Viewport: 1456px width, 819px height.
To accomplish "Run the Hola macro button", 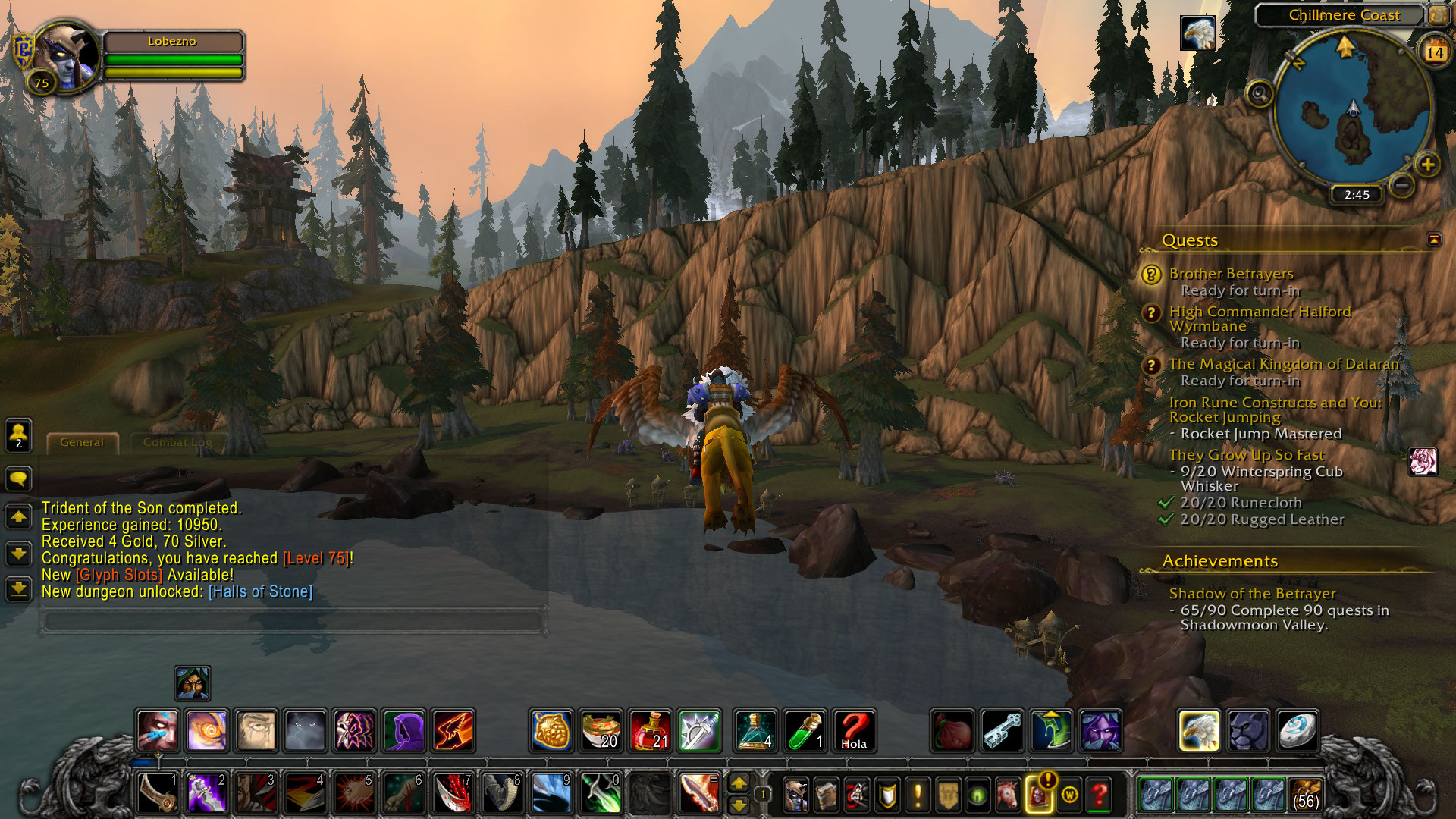I will coord(854,730).
